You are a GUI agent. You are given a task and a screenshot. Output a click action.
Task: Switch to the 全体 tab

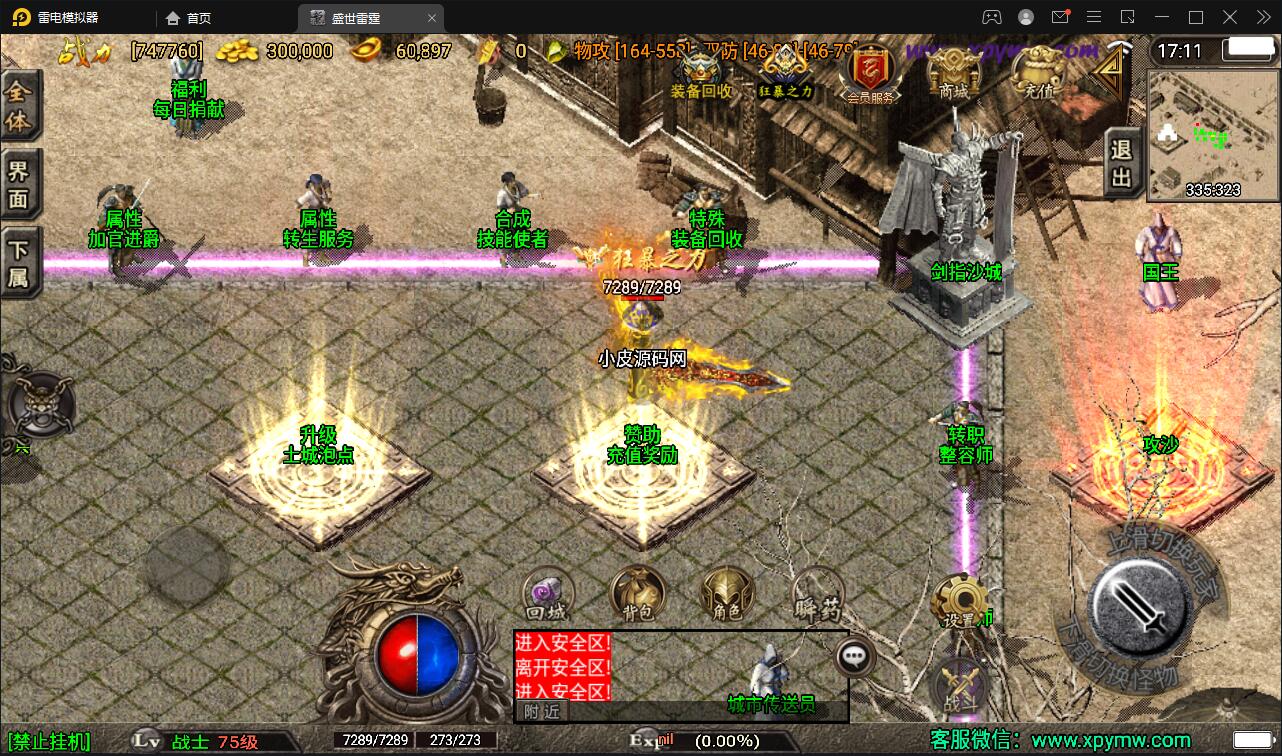pos(19,107)
